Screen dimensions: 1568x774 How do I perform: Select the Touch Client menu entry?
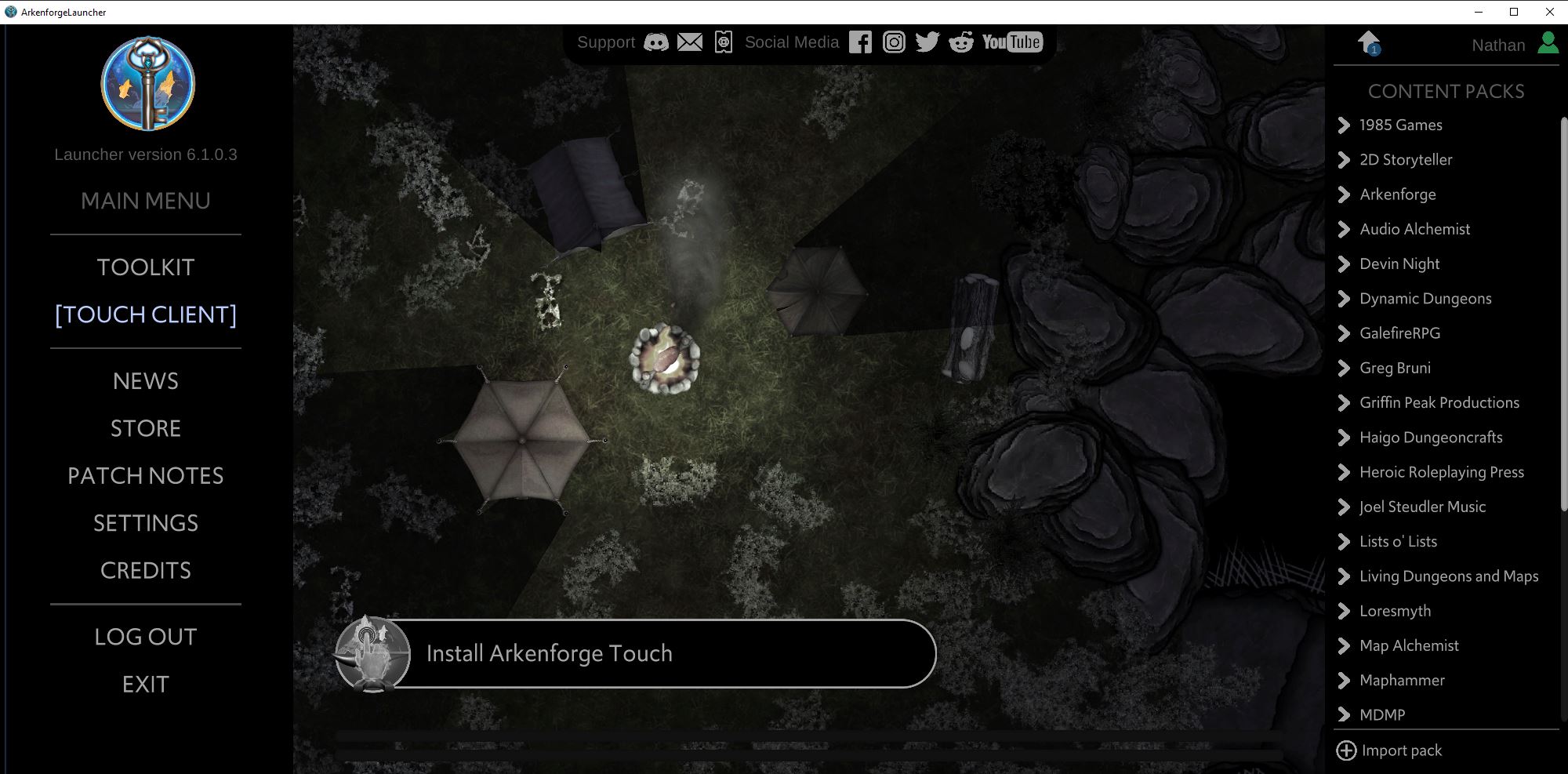(x=146, y=314)
